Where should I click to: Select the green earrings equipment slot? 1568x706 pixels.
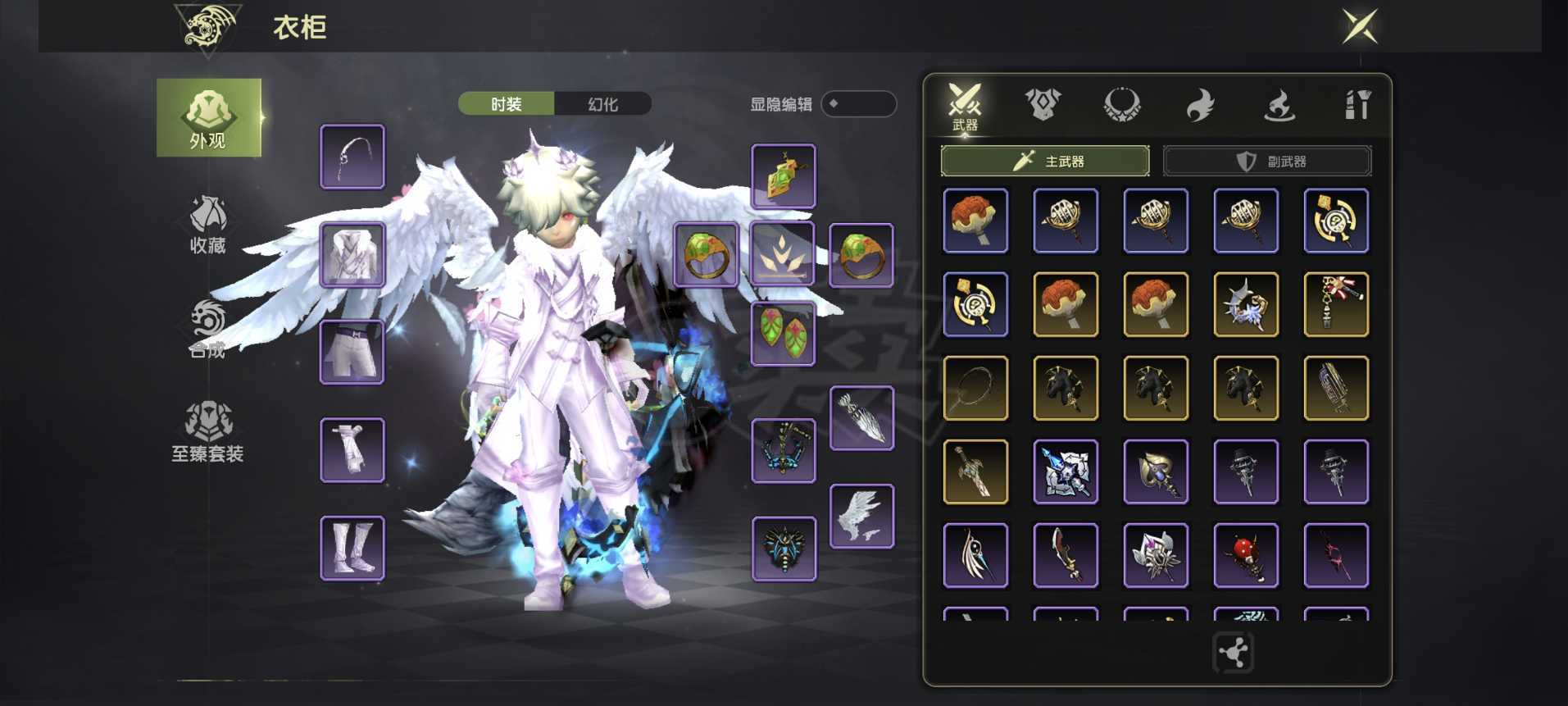(x=784, y=334)
